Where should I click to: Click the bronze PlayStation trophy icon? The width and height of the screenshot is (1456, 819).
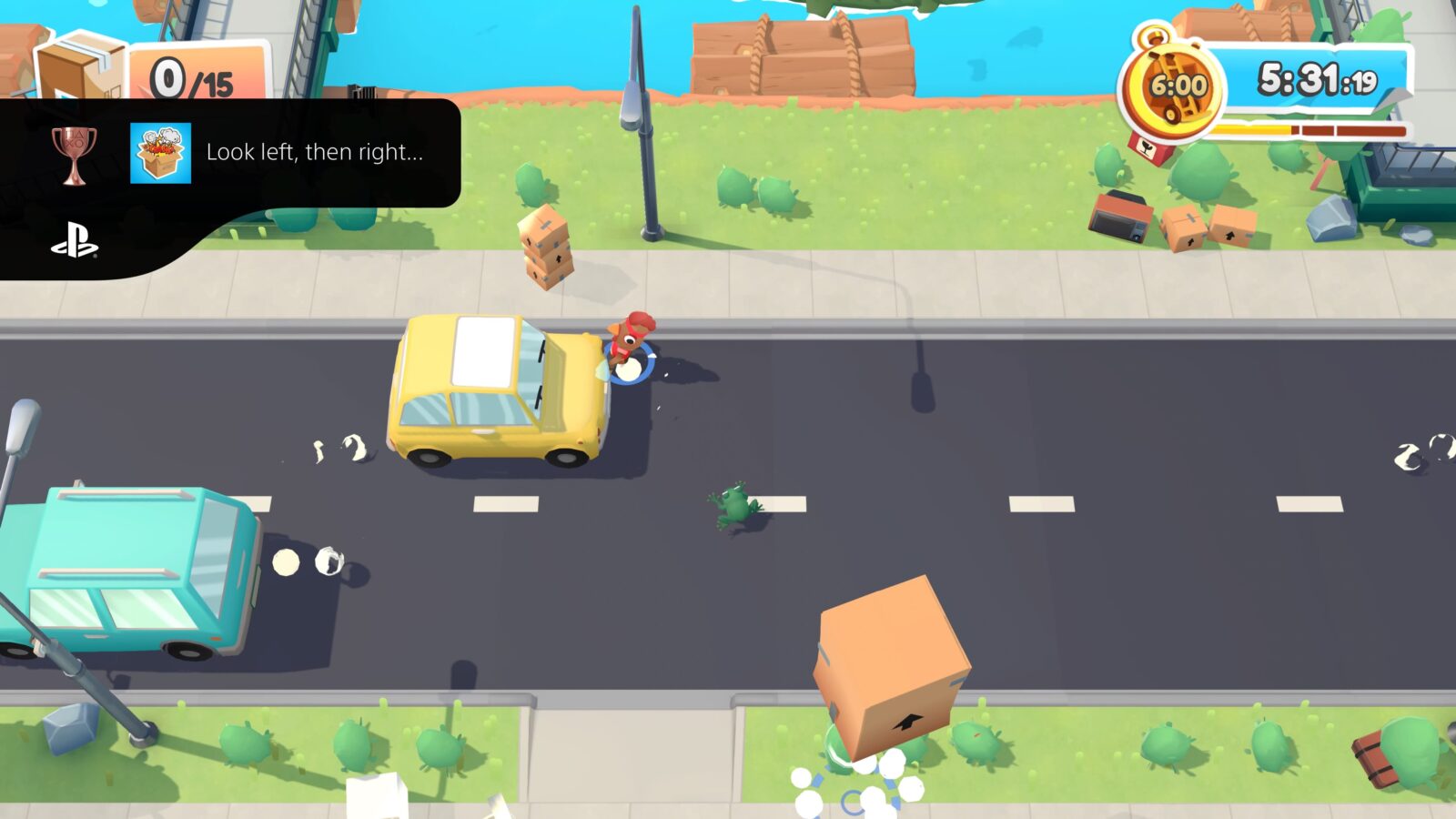click(76, 153)
